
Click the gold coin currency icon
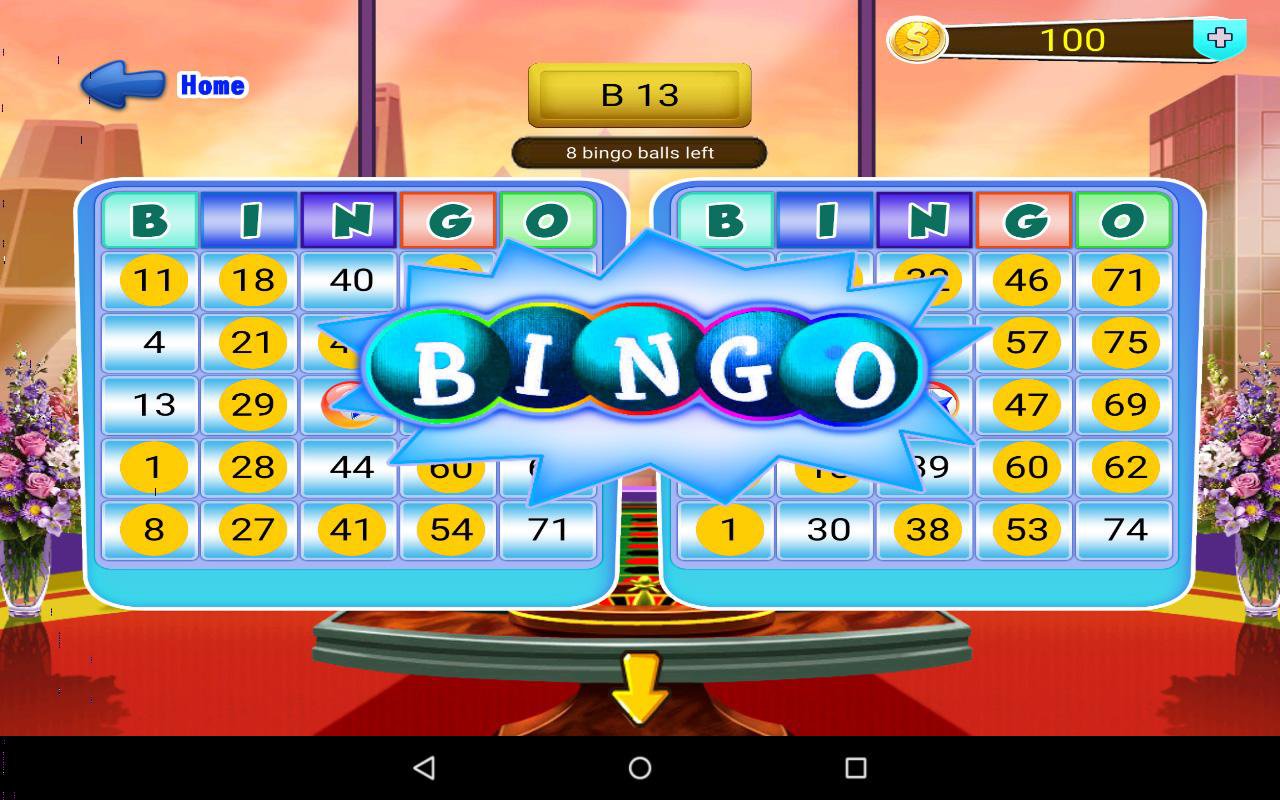(918, 40)
